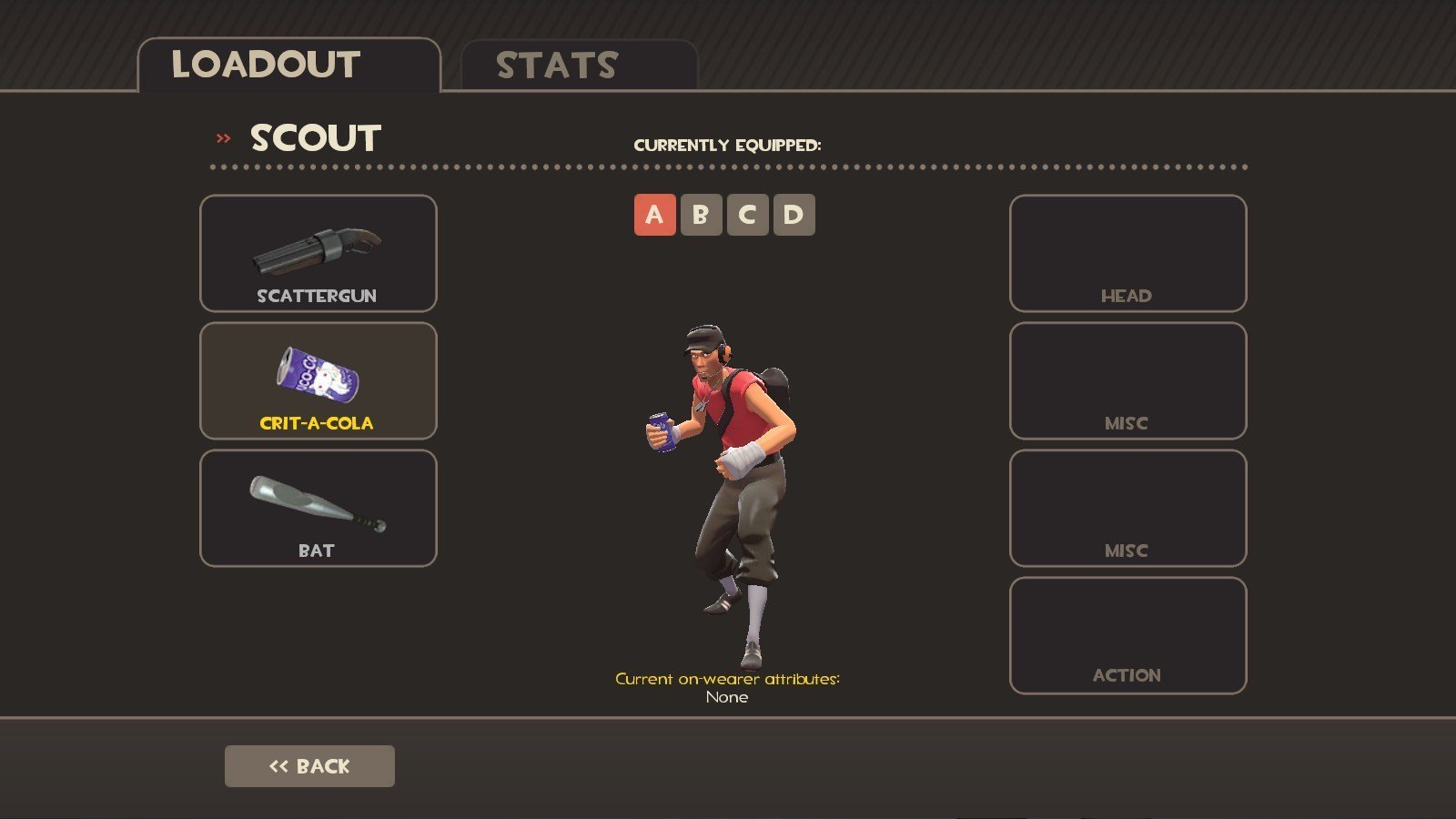This screenshot has height=819, width=1456.
Task: Select the Scattergun weapon slot
Action: 318,253
